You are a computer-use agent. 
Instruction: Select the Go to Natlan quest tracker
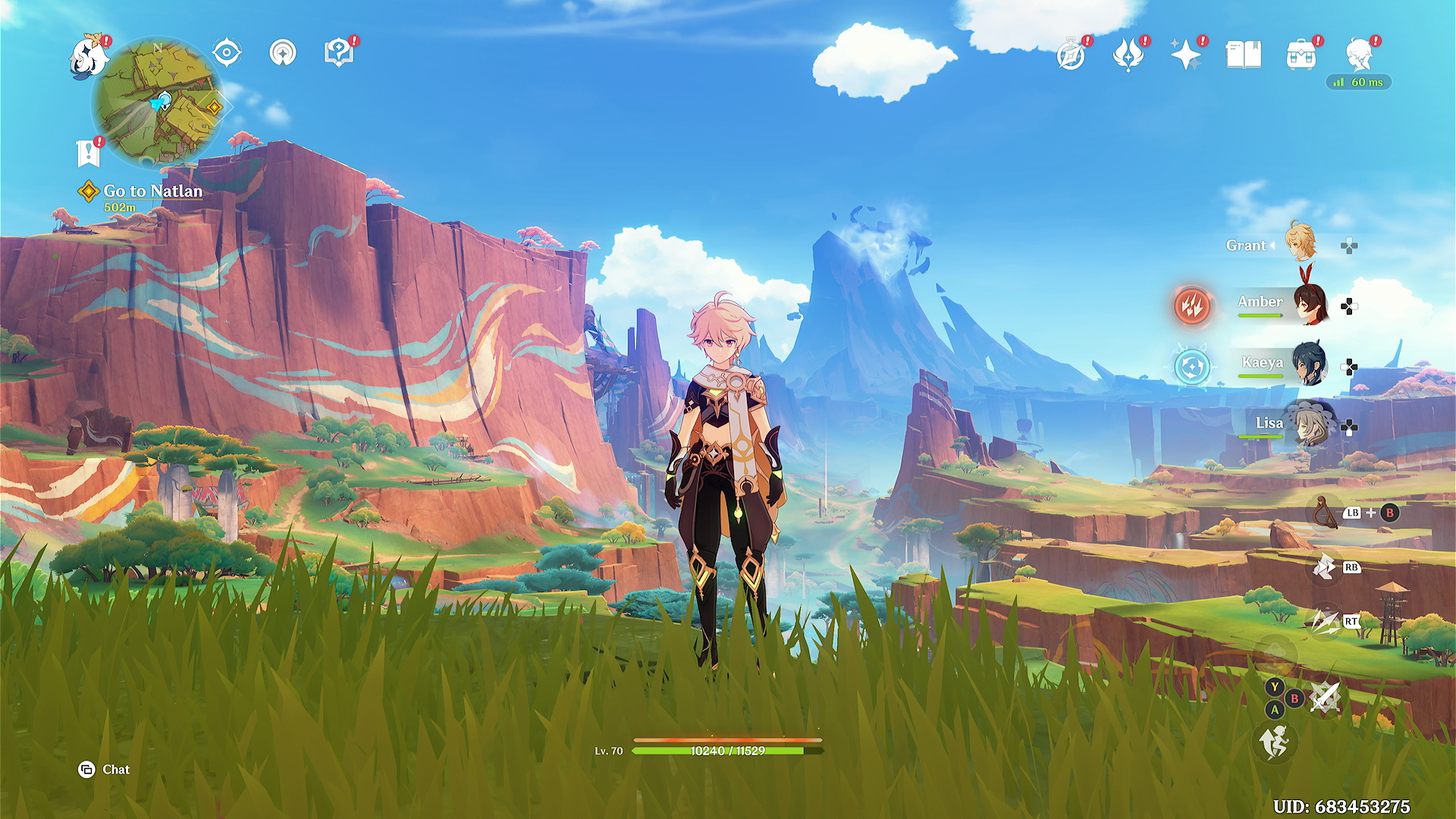(152, 192)
